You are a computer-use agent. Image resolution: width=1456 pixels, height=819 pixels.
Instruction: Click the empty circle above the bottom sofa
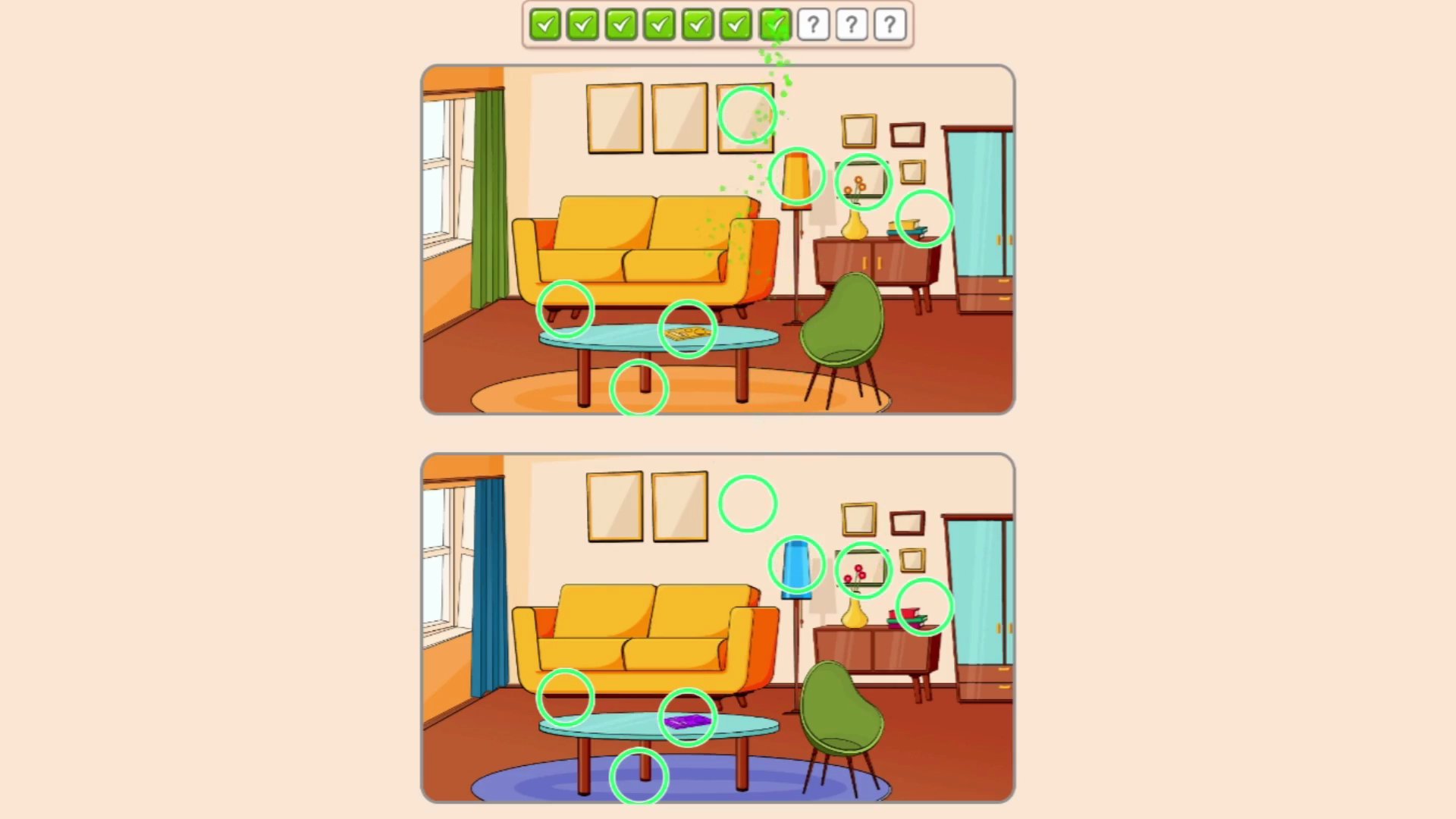coord(747,502)
